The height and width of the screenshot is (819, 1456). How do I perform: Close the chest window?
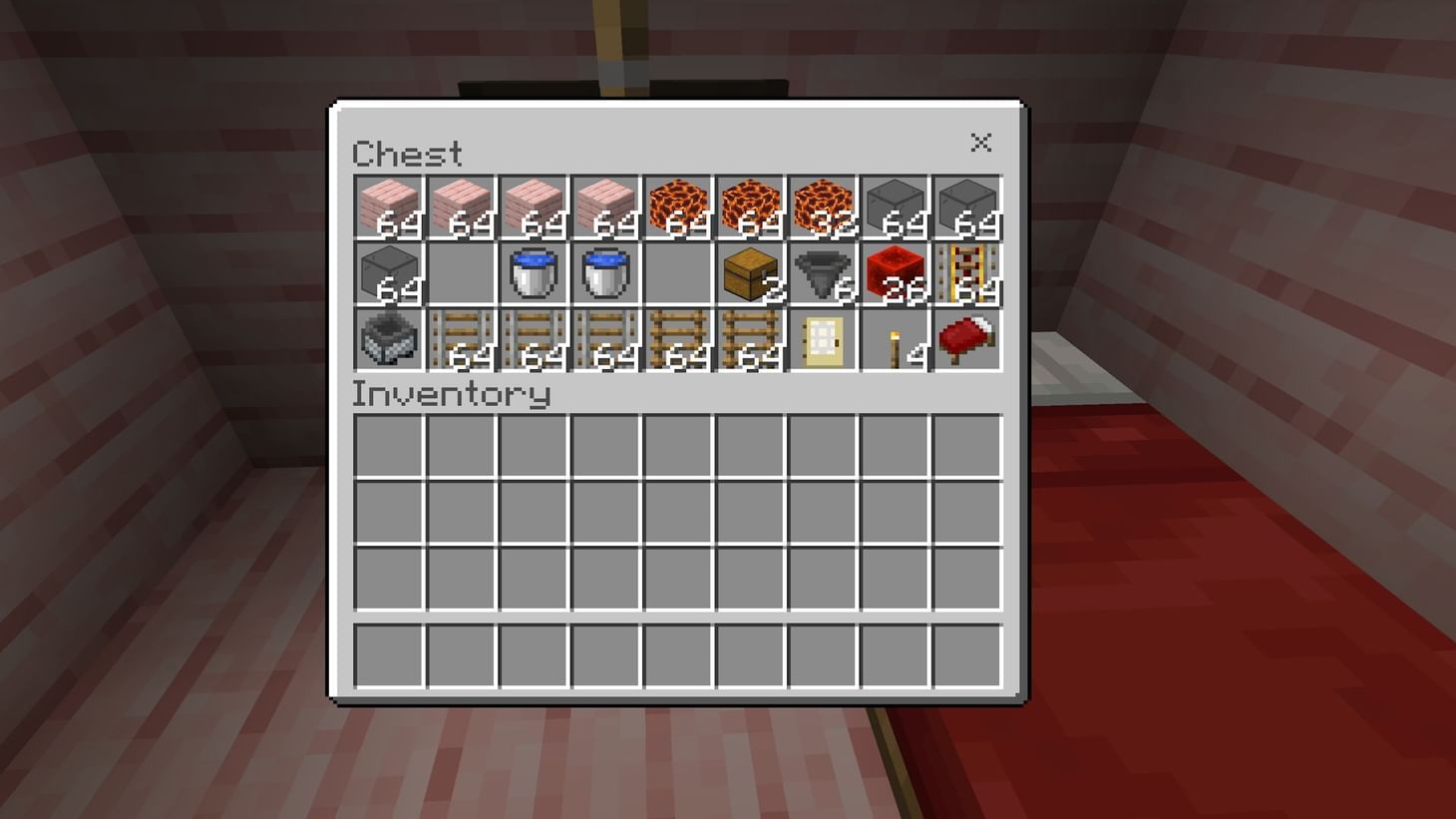coord(981,143)
